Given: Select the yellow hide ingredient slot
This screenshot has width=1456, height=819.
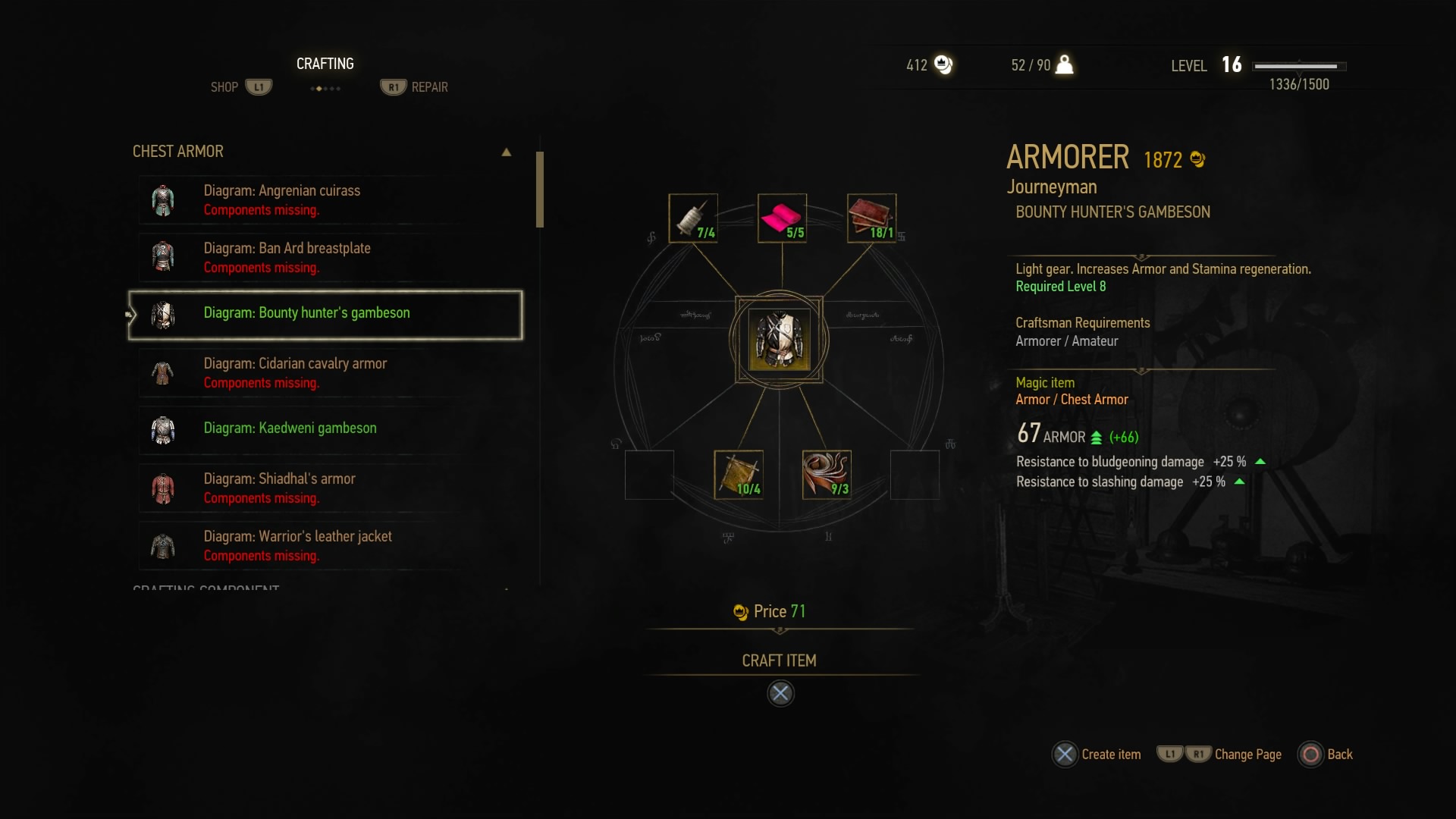Looking at the screenshot, I should point(738,475).
